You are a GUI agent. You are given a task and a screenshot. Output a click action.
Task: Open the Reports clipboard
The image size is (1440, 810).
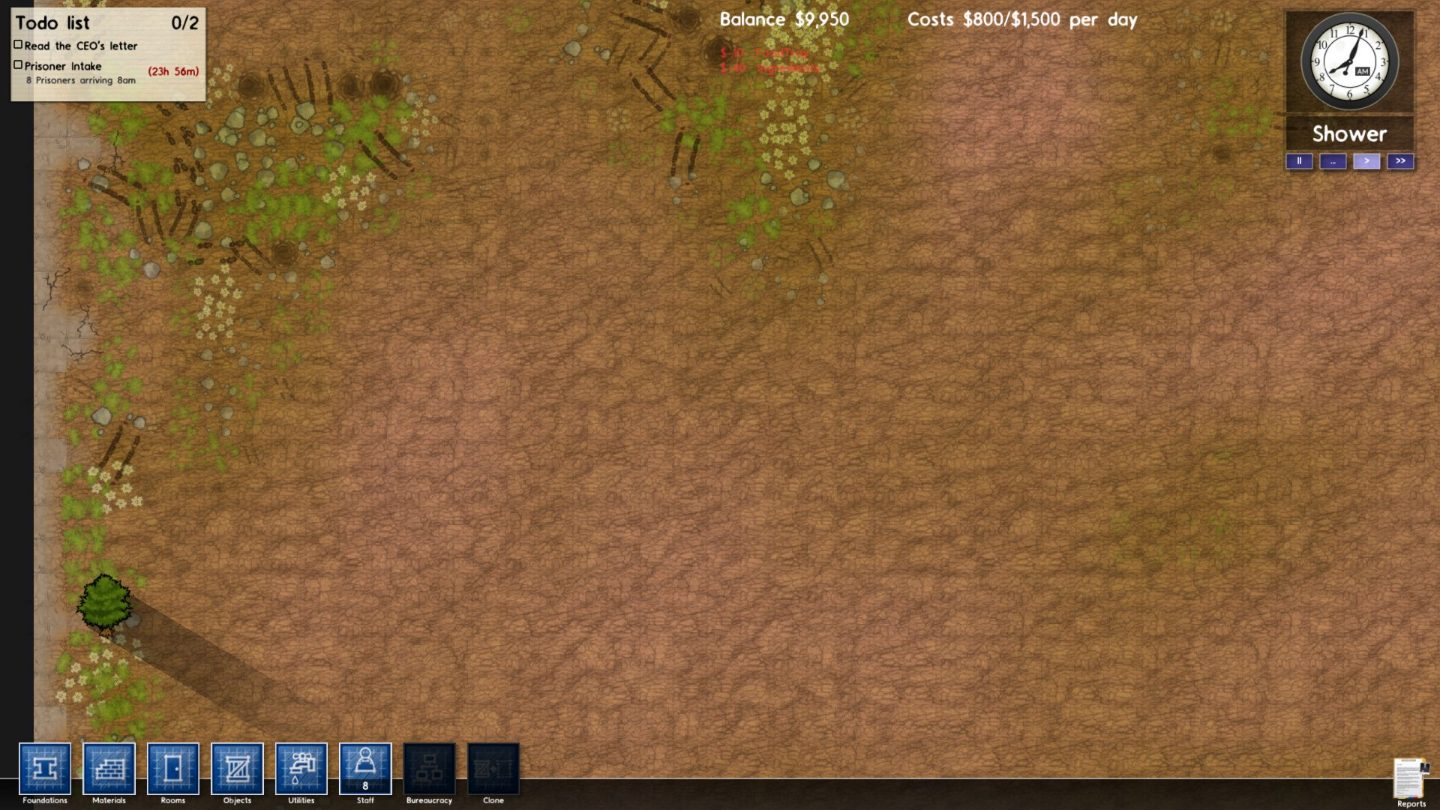(1410, 779)
